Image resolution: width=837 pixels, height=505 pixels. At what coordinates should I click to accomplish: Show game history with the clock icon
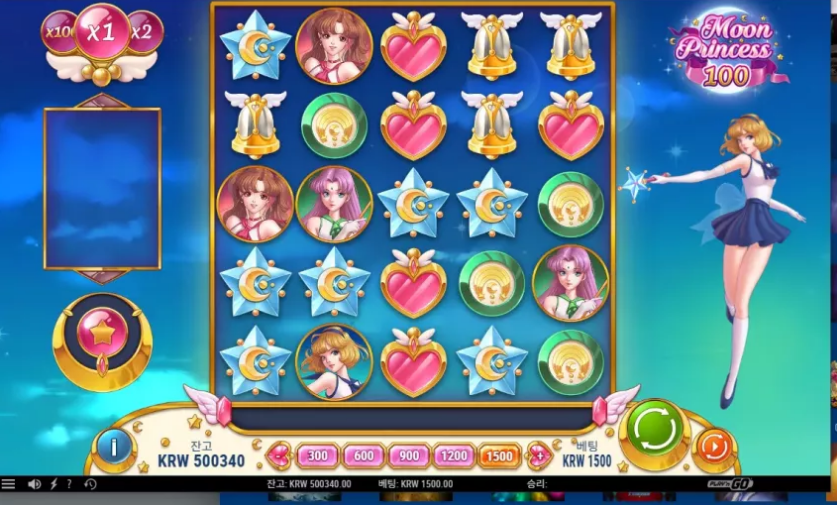(x=89, y=484)
